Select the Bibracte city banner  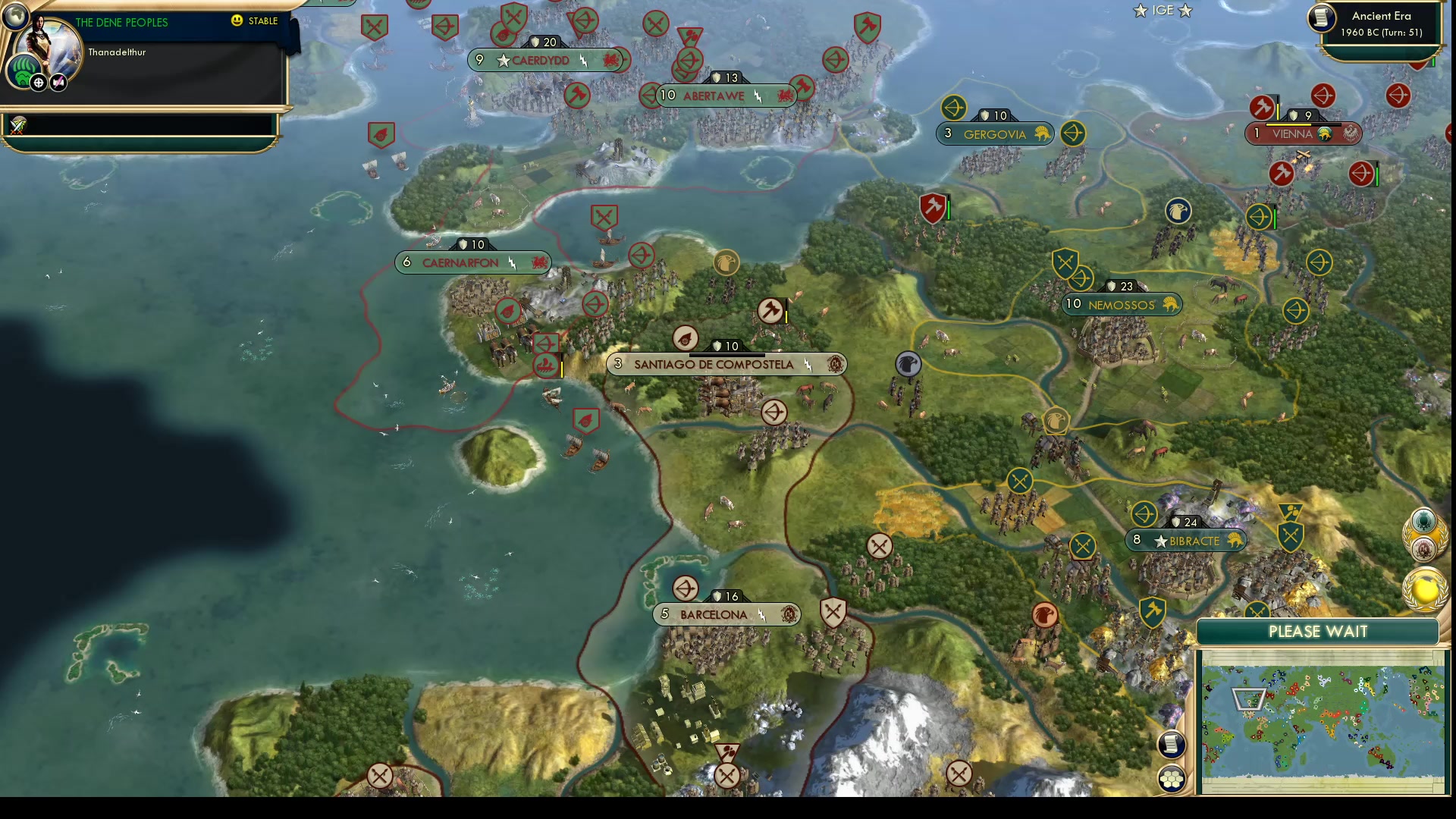[1186, 540]
